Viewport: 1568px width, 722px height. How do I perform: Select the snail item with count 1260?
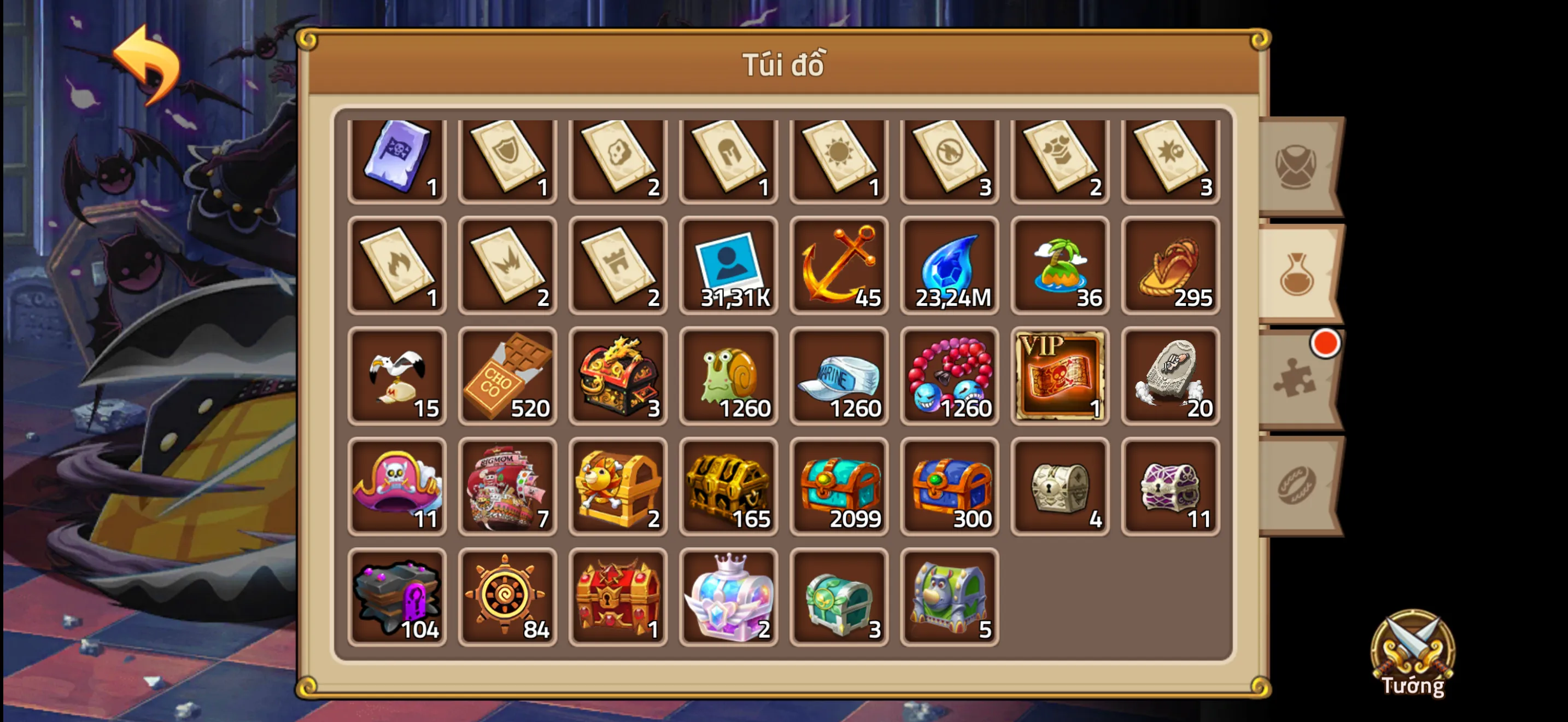[x=729, y=376]
